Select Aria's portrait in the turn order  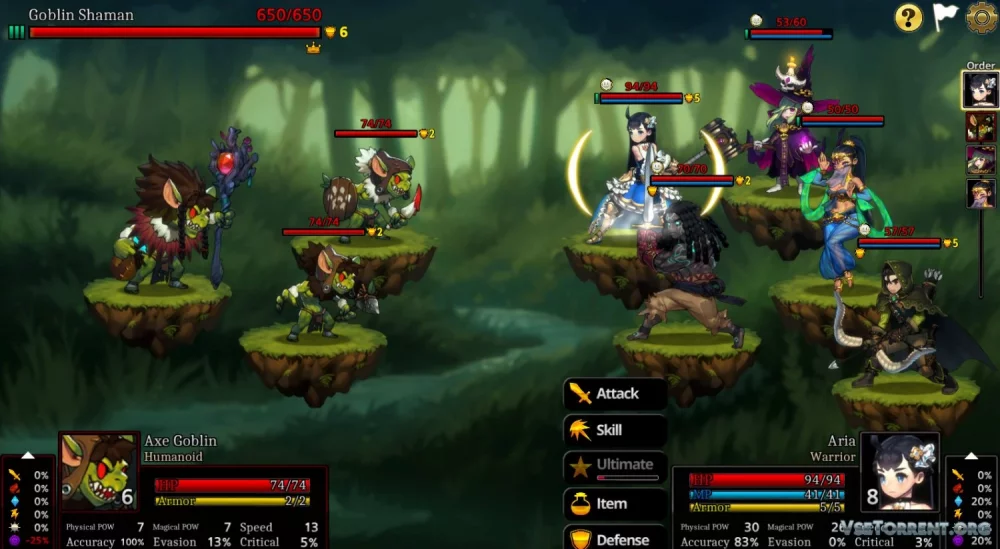(x=979, y=90)
